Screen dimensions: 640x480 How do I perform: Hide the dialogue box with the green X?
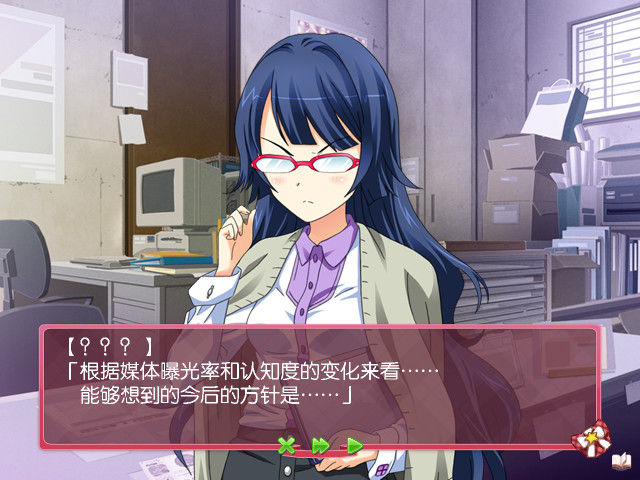287,446
